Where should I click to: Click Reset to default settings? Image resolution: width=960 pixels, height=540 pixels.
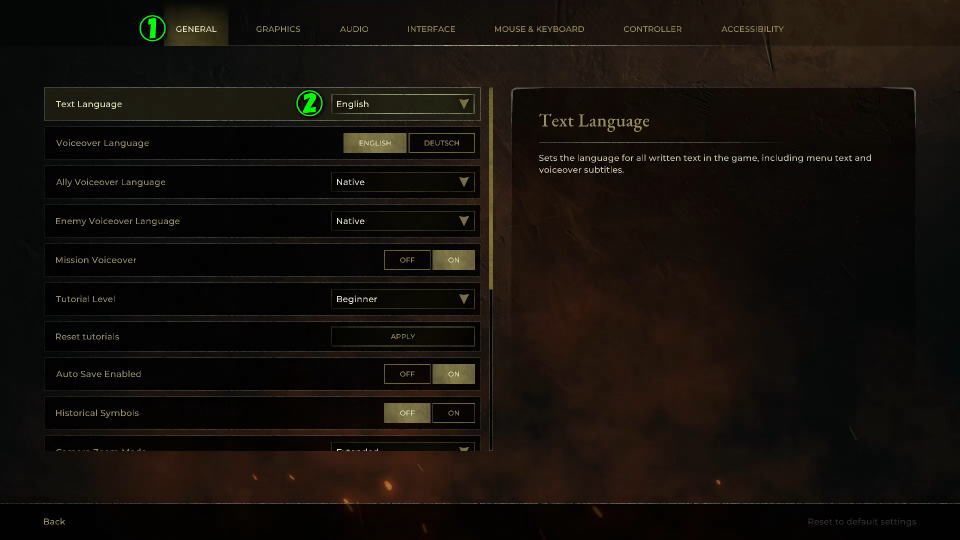click(861, 521)
